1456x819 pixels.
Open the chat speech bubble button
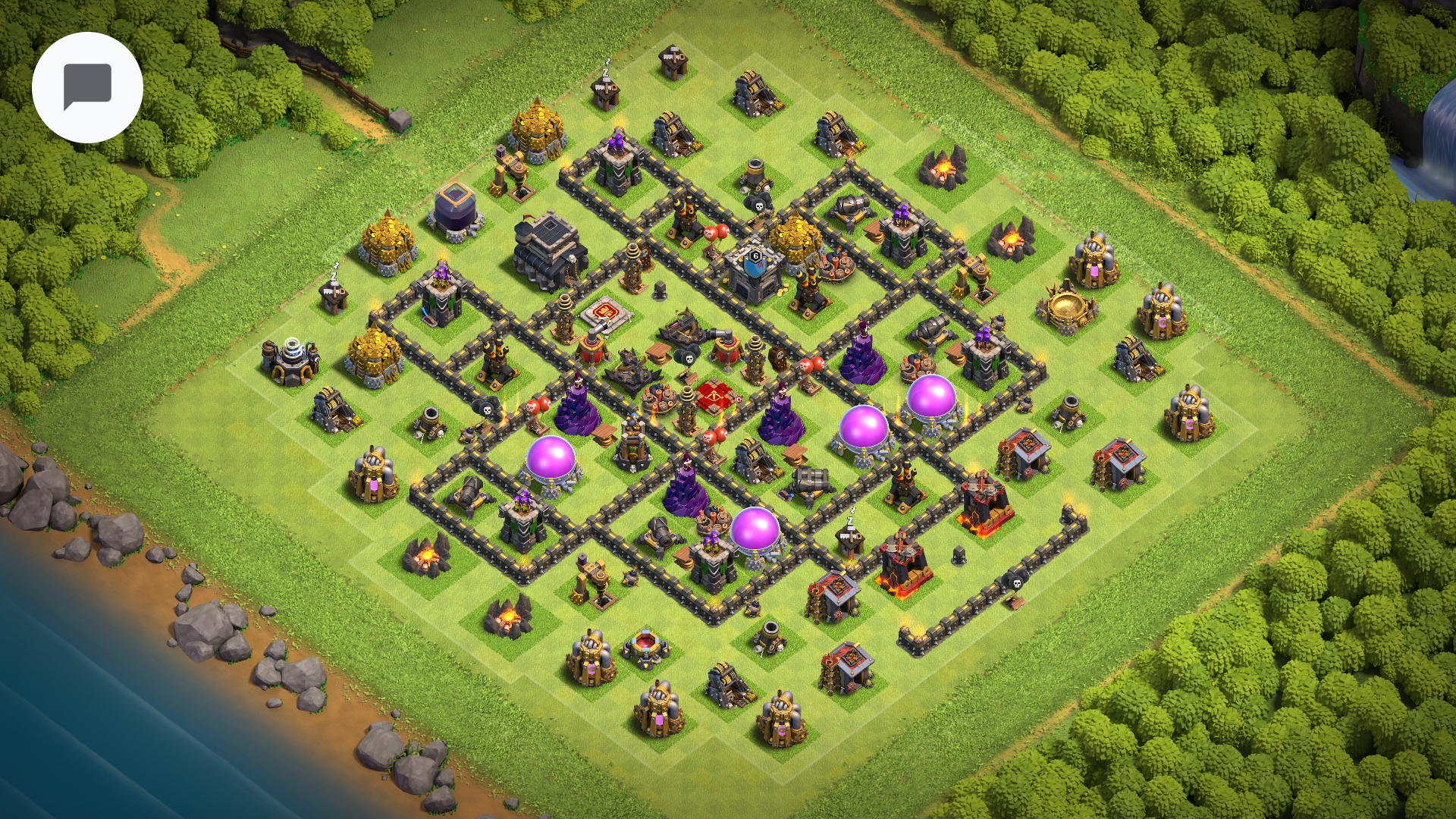tap(87, 87)
